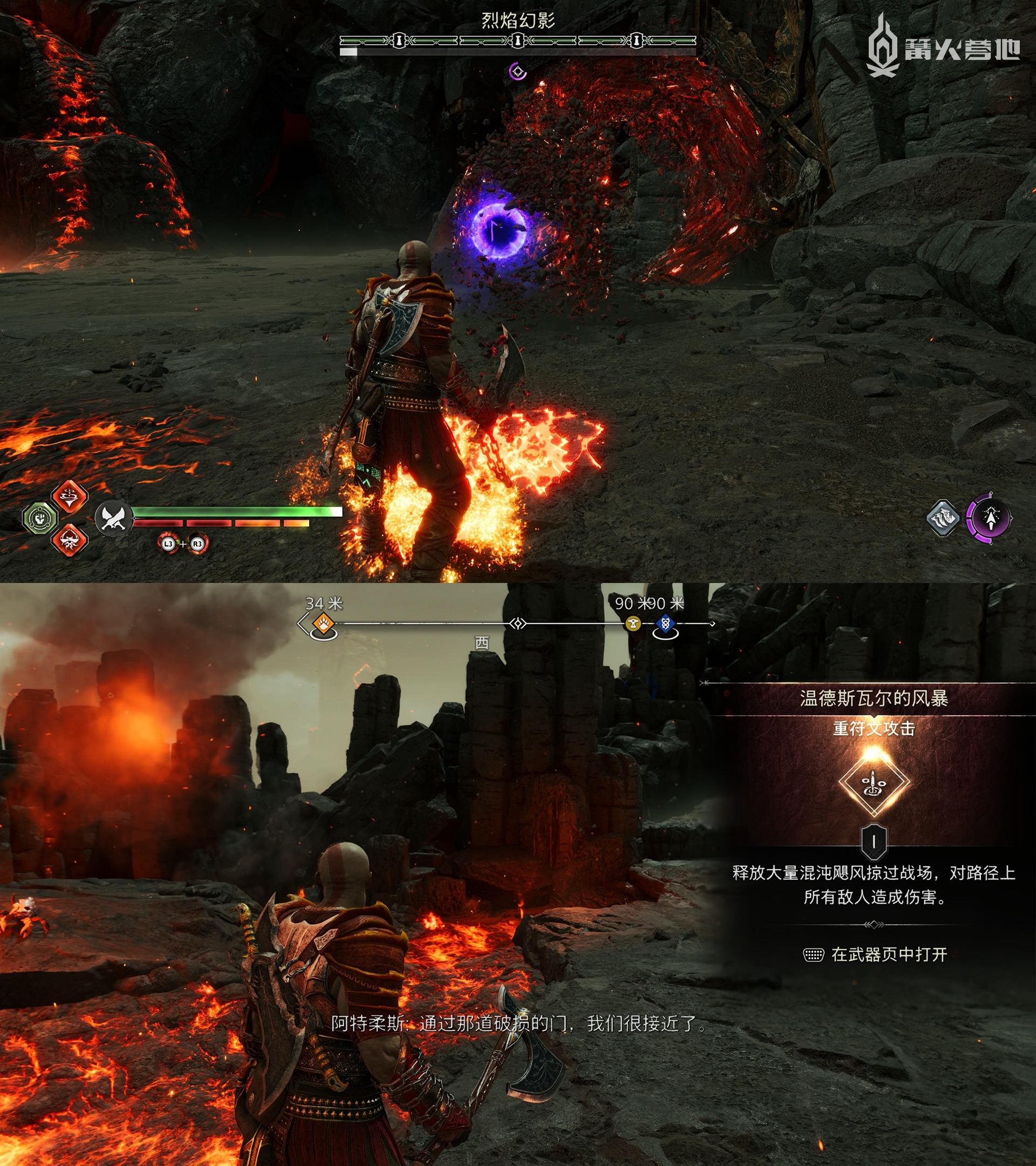The image size is (1036, 1166).
Task: Click the orange paw print compass marker
Action: (x=323, y=623)
